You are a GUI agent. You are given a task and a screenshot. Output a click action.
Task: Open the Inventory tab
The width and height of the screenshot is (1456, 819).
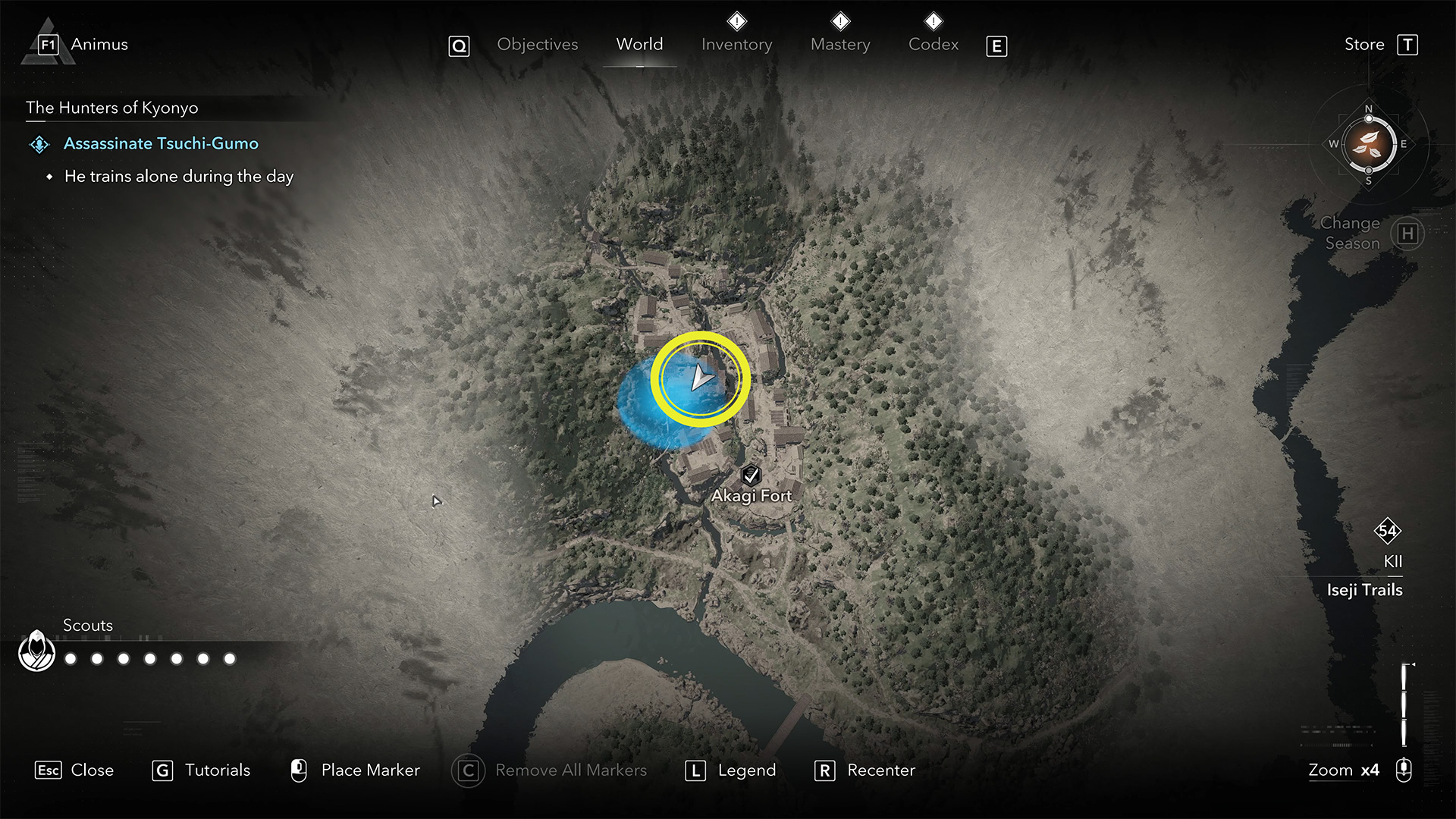(736, 45)
